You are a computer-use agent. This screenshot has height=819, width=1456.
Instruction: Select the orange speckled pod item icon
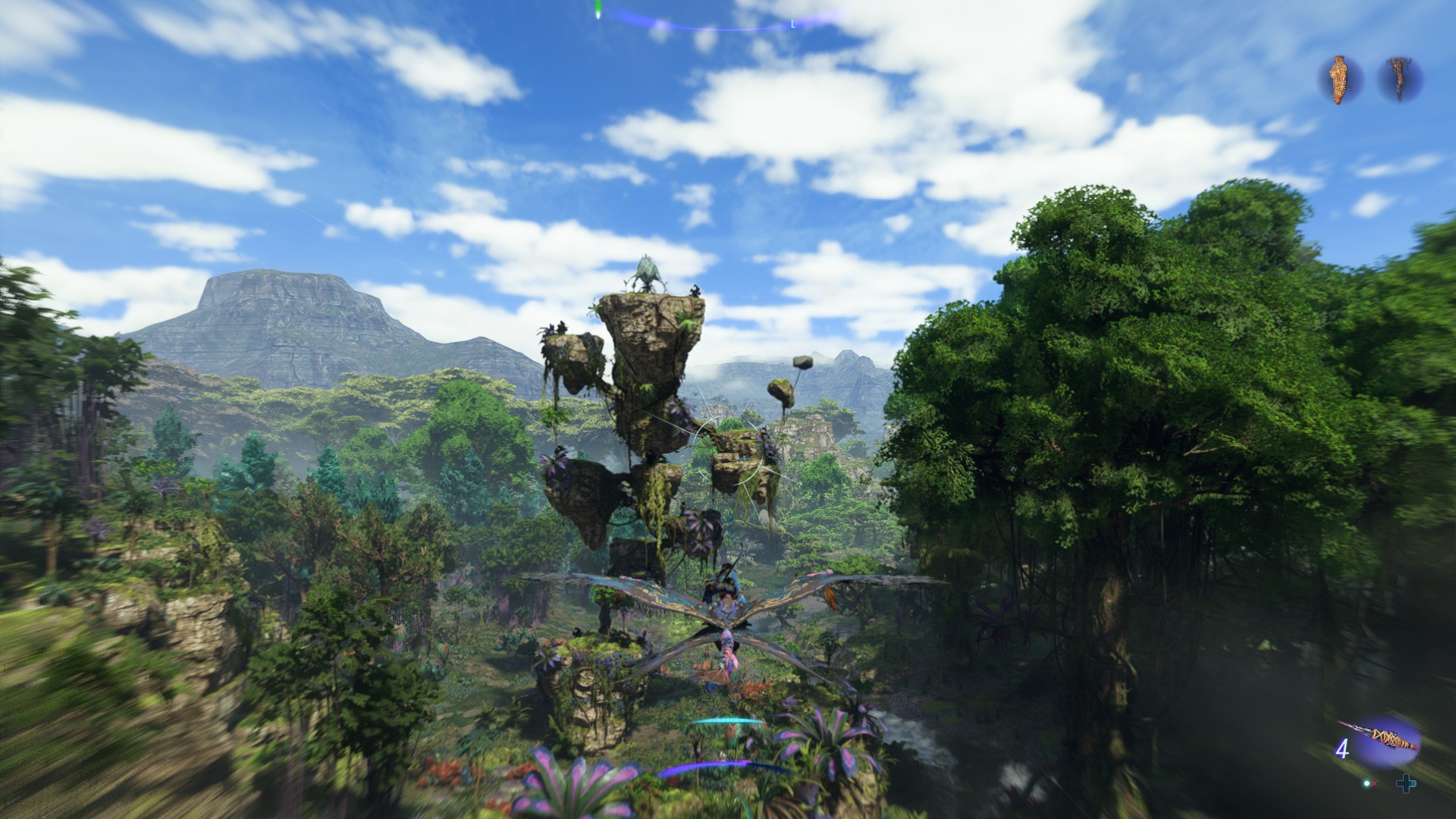[1341, 80]
